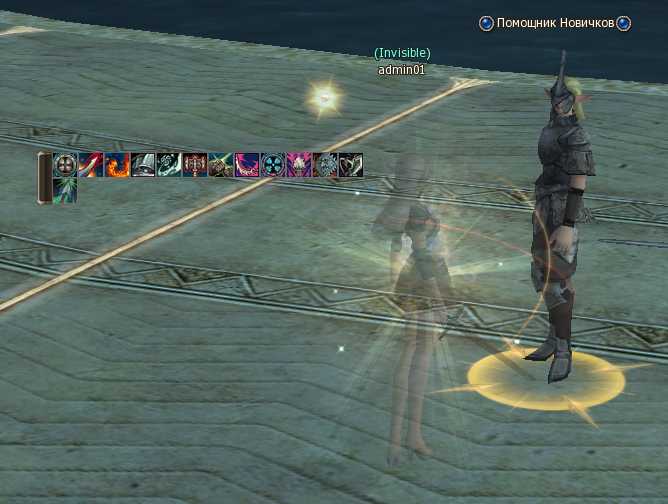
Task: Click the pink demon face buff icon
Action: coord(299,165)
